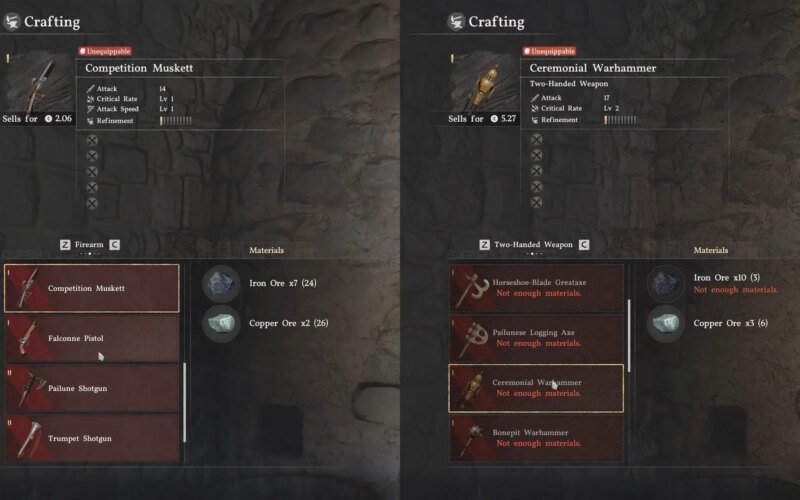Select the Competition Muskett recipe
This screenshot has height=500, width=800.
pyautogui.click(x=92, y=288)
